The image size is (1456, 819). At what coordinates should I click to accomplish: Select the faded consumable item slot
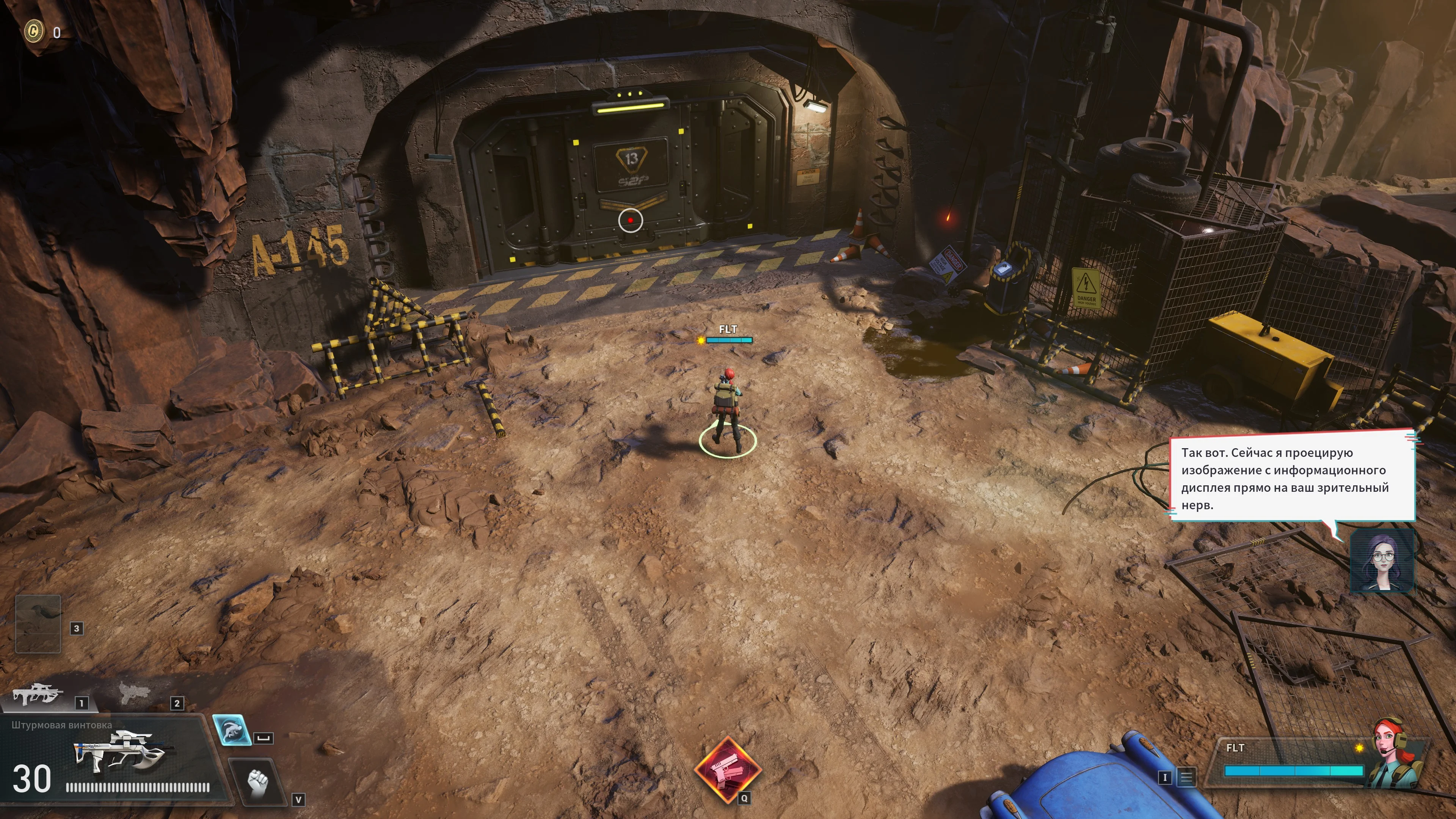coord(38,623)
